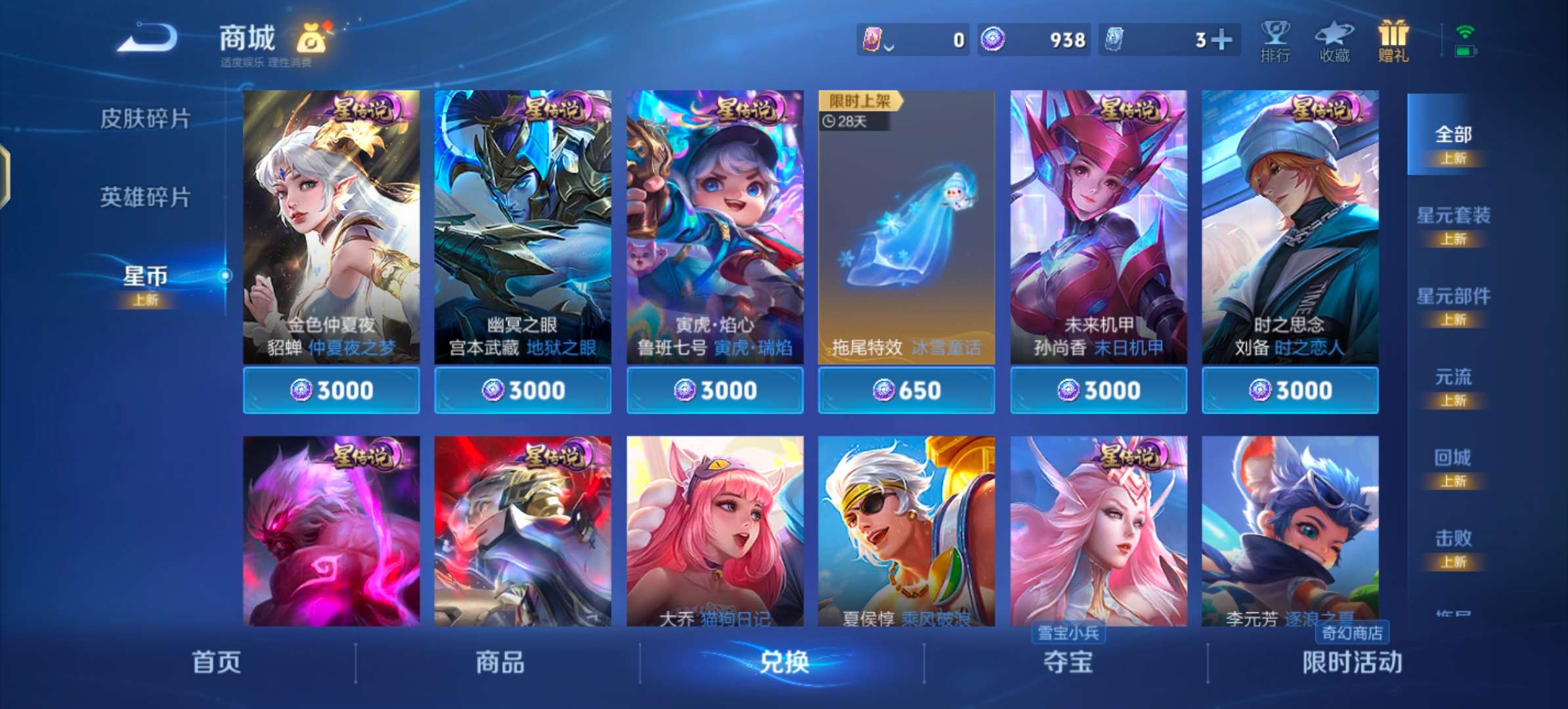Click the 3000 button under 金色仲夏夜
Image resolution: width=1568 pixels, height=709 pixels.
(x=331, y=390)
